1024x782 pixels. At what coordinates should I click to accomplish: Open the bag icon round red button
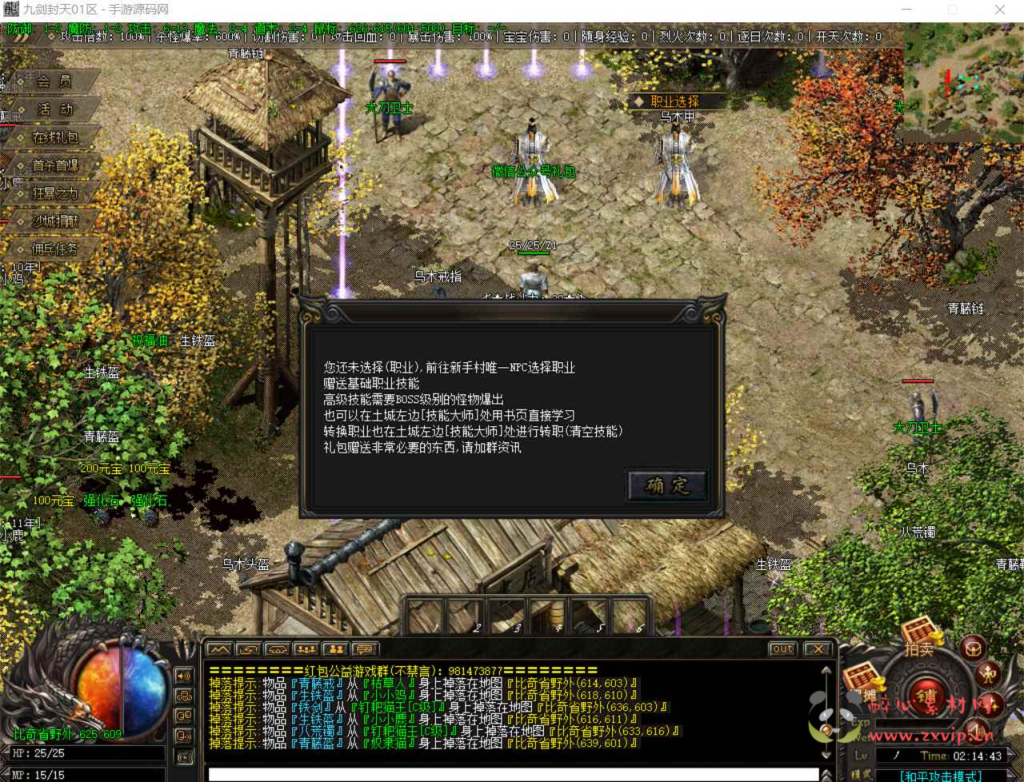974,648
